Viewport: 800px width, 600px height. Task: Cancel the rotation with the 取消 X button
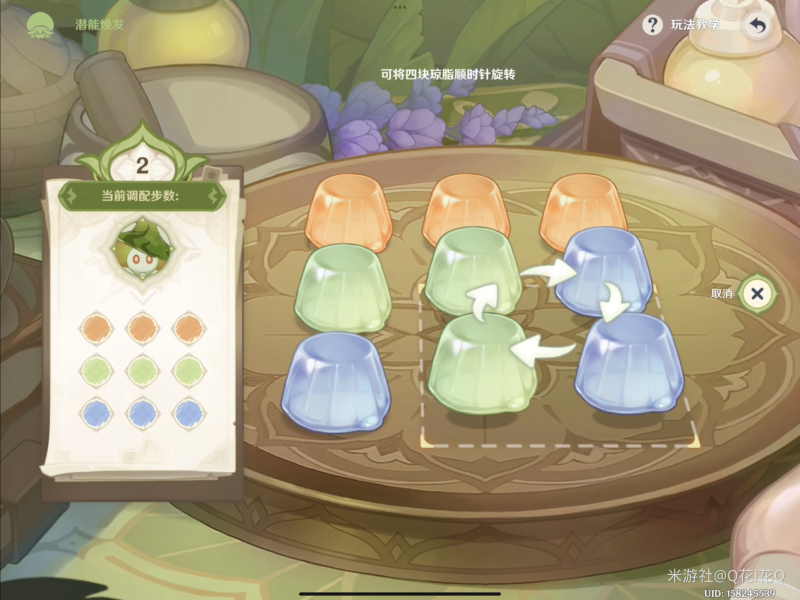click(x=757, y=293)
